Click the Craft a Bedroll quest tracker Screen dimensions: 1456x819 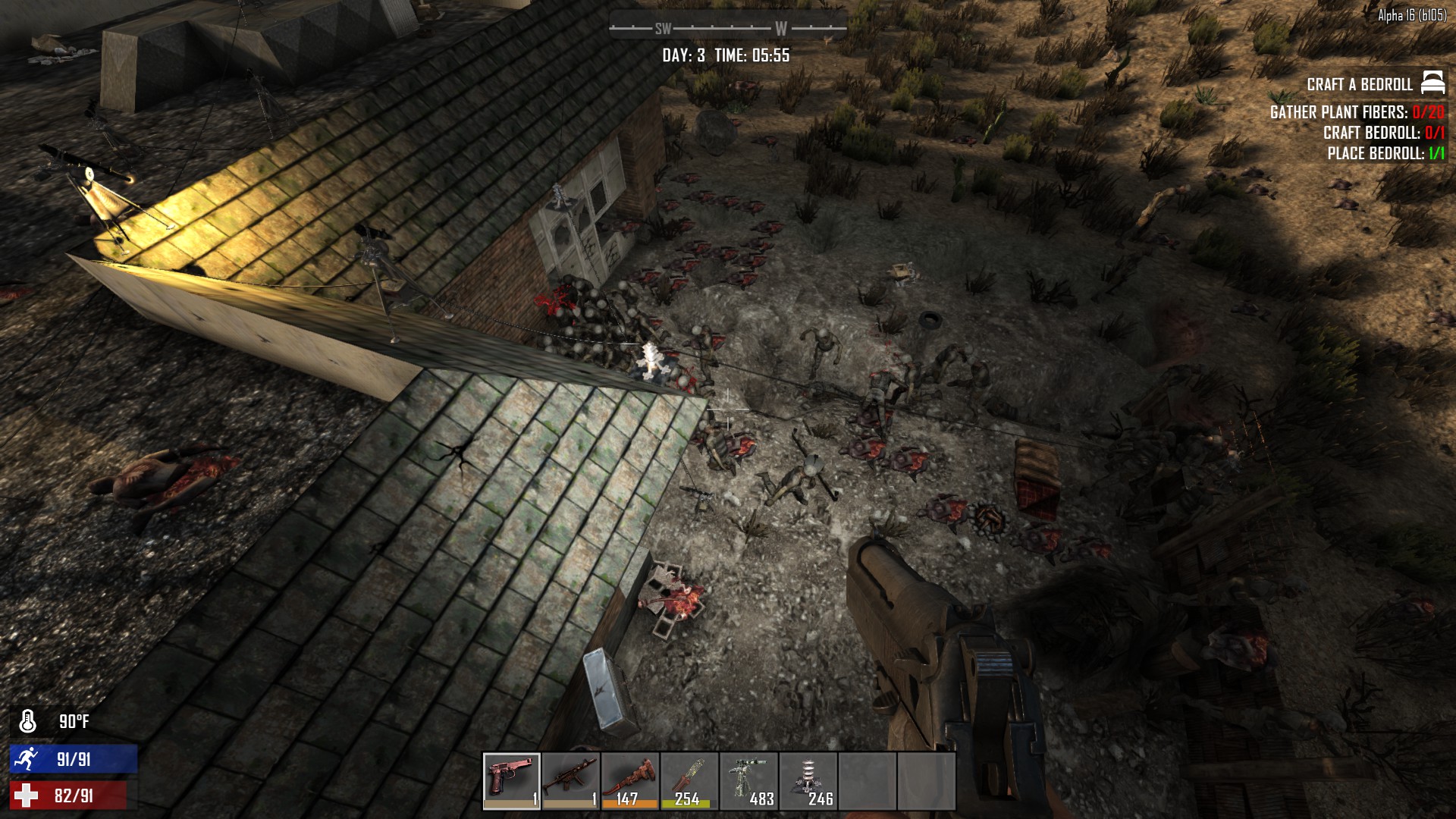tap(1360, 84)
